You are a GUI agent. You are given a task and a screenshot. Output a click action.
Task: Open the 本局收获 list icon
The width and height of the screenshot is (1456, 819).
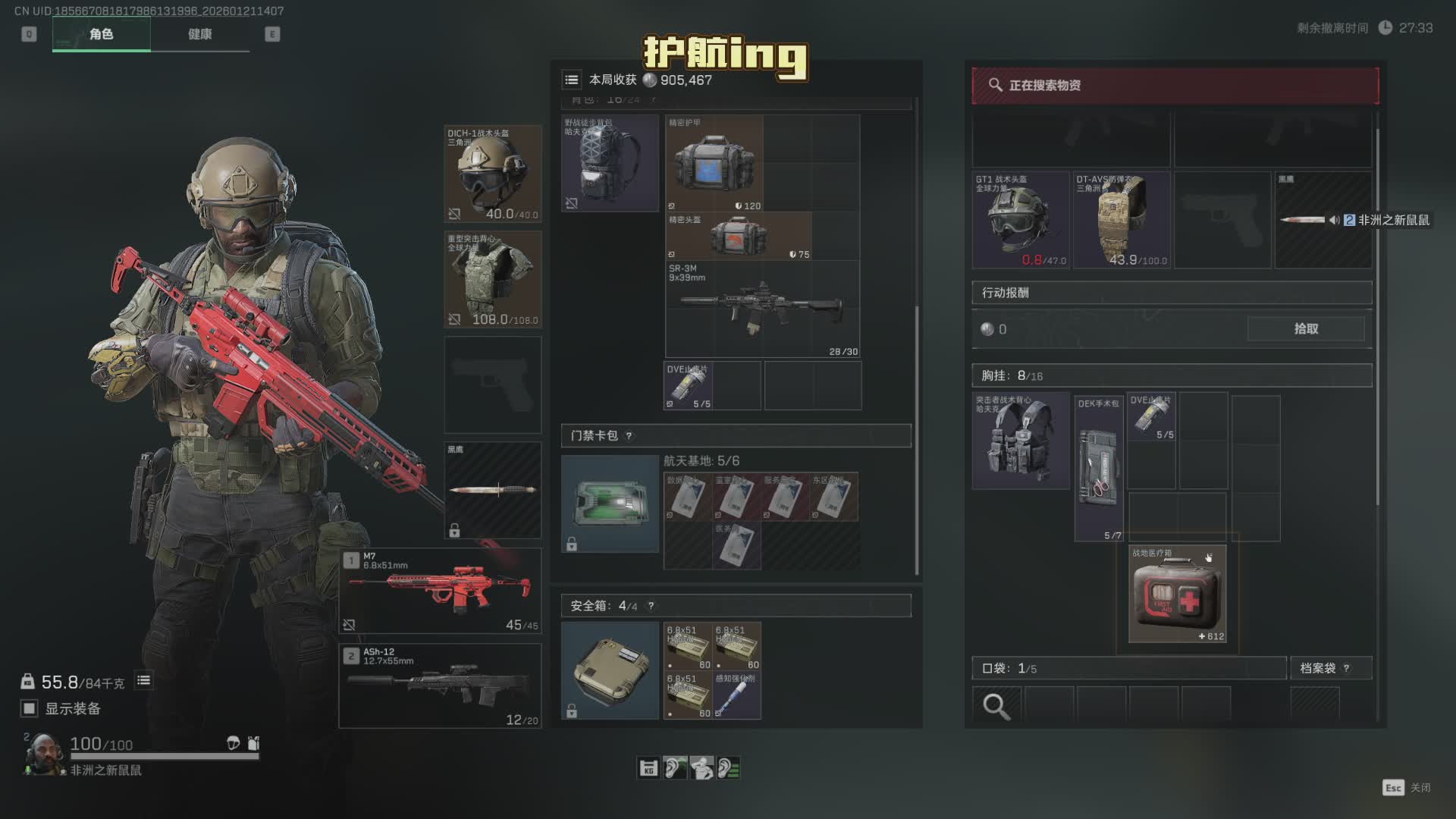coord(572,80)
